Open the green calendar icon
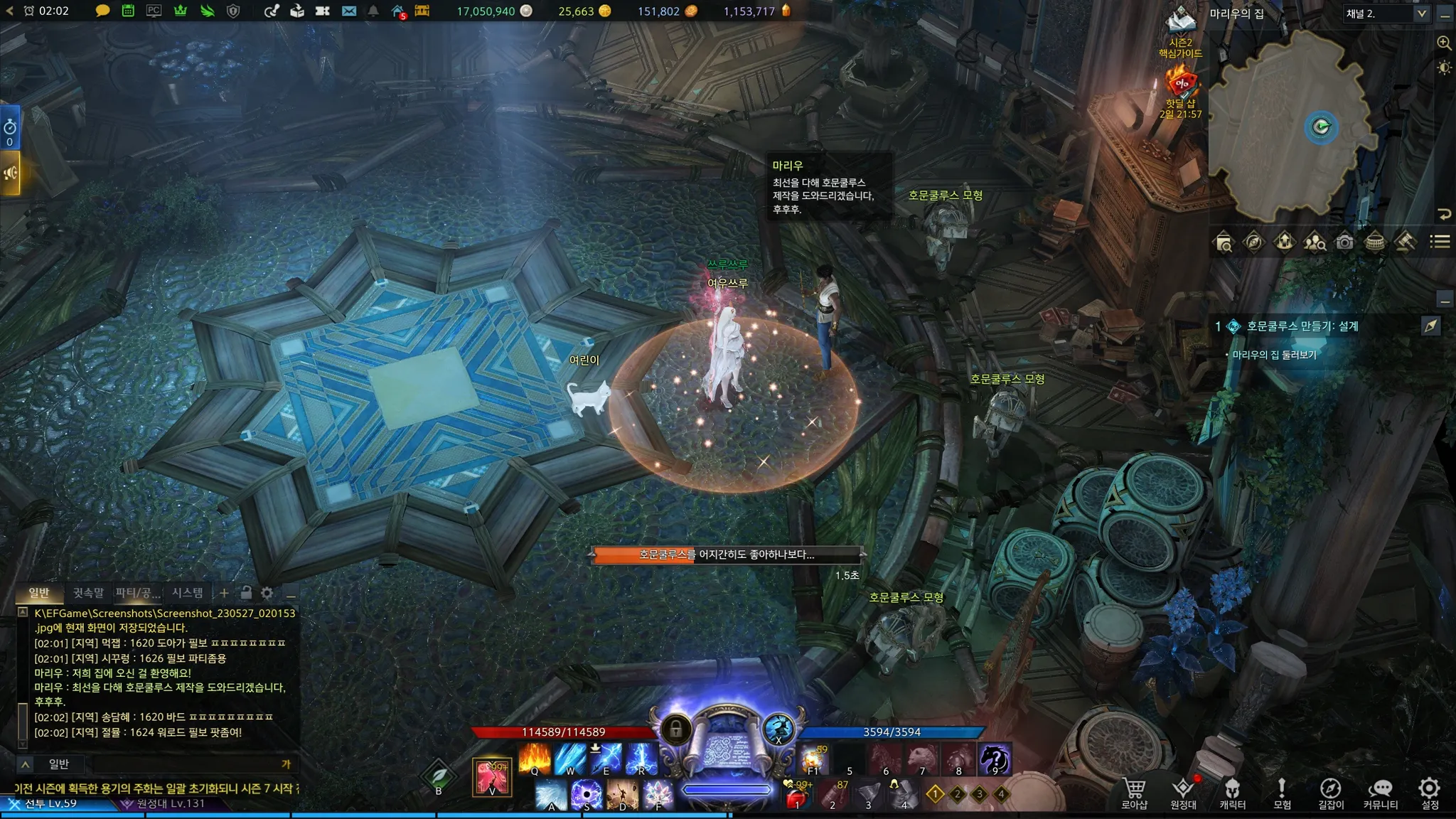Image resolution: width=1456 pixels, height=819 pixels. tap(128, 11)
